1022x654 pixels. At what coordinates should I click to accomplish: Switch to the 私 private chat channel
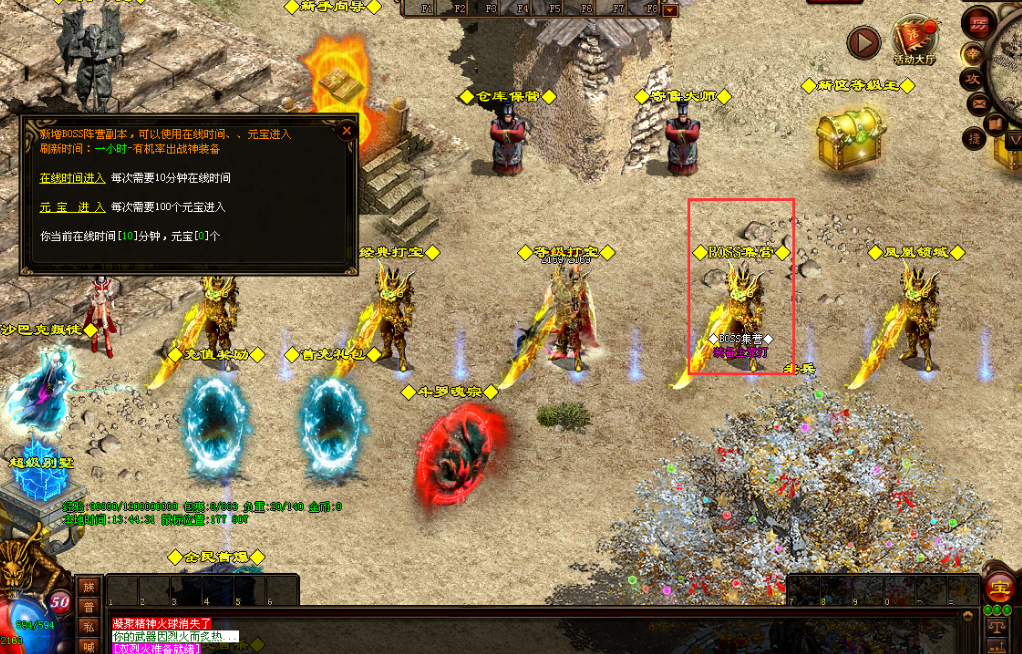pos(89,627)
